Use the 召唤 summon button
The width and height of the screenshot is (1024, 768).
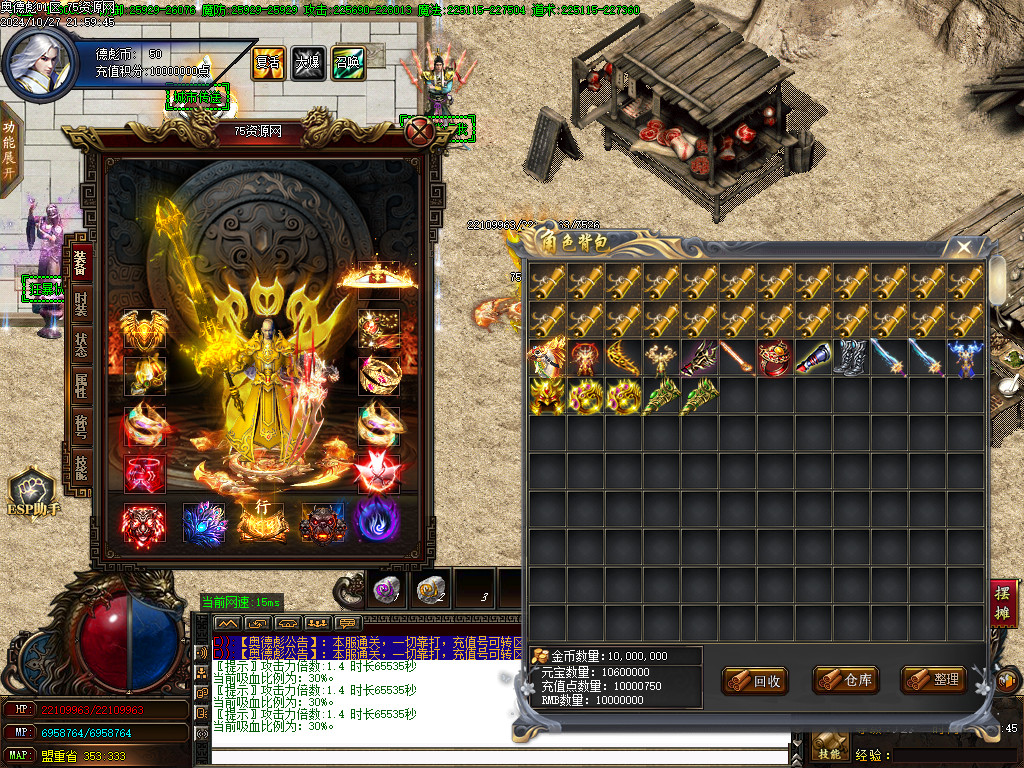click(347, 63)
